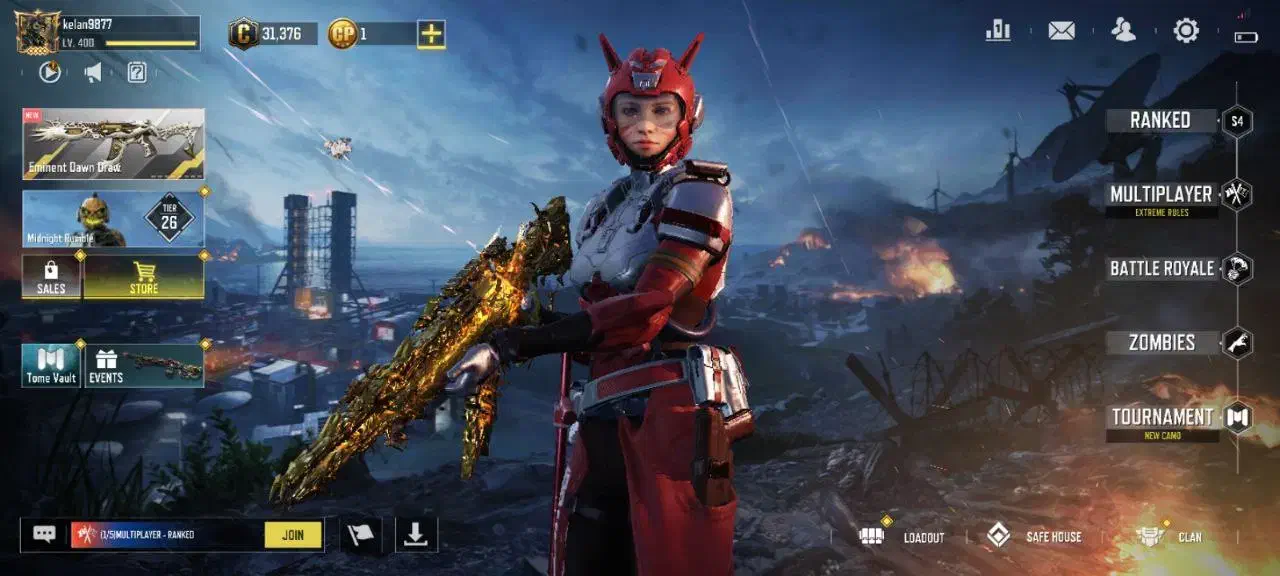Viewport: 1280px width, 576px height.
Task: Select Multiplayer mode
Action: (x=1161, y=194)
